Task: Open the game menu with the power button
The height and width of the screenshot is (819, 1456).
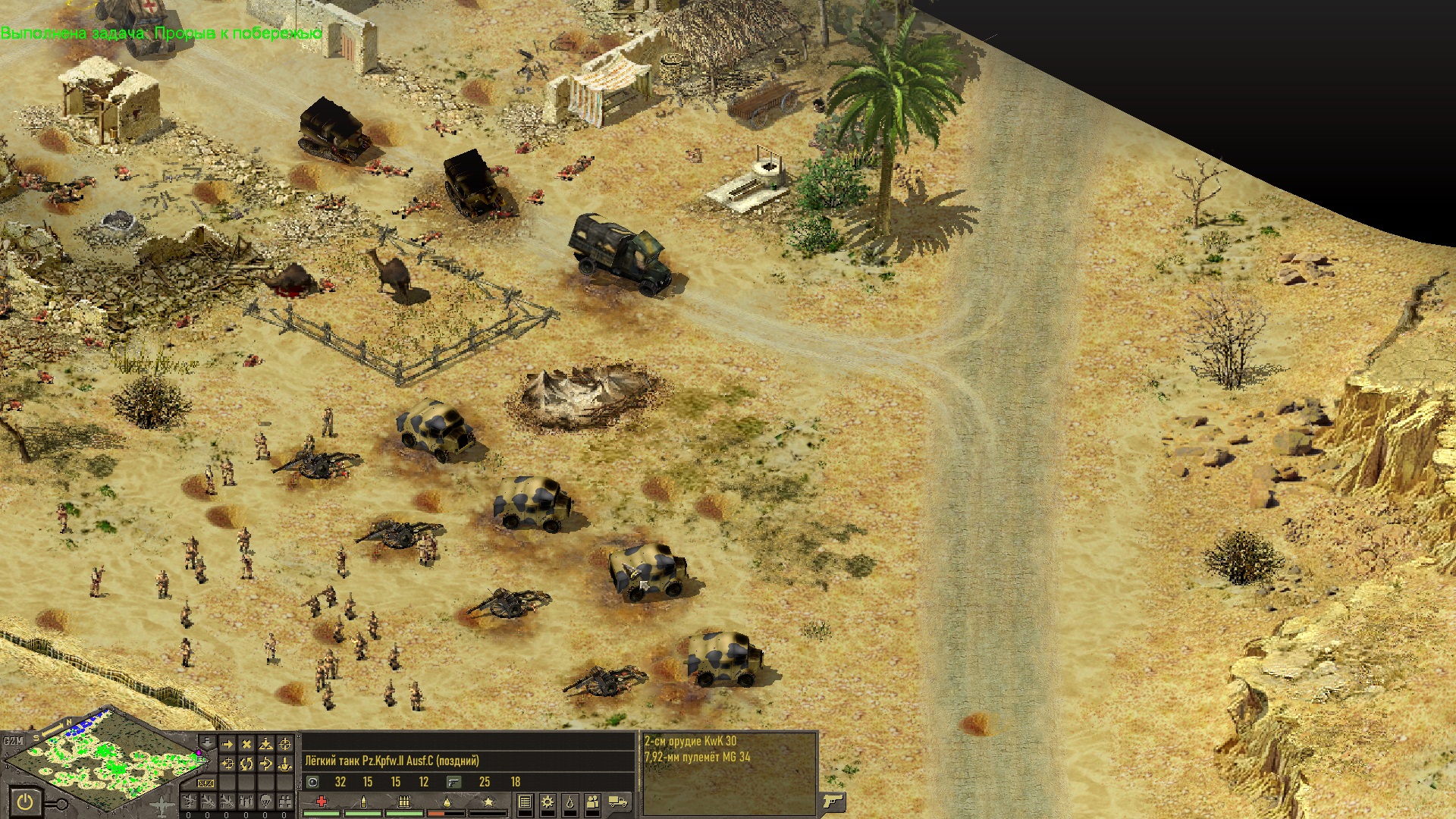Action: (x=25, y=802)
